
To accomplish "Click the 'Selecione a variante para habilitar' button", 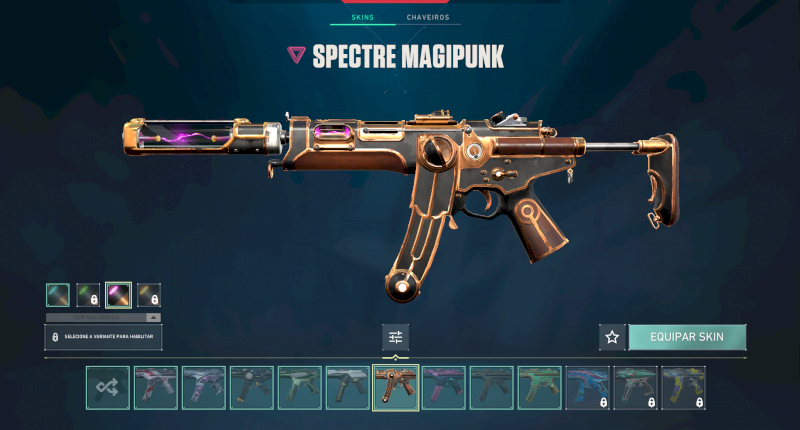I will click(104, 337).
